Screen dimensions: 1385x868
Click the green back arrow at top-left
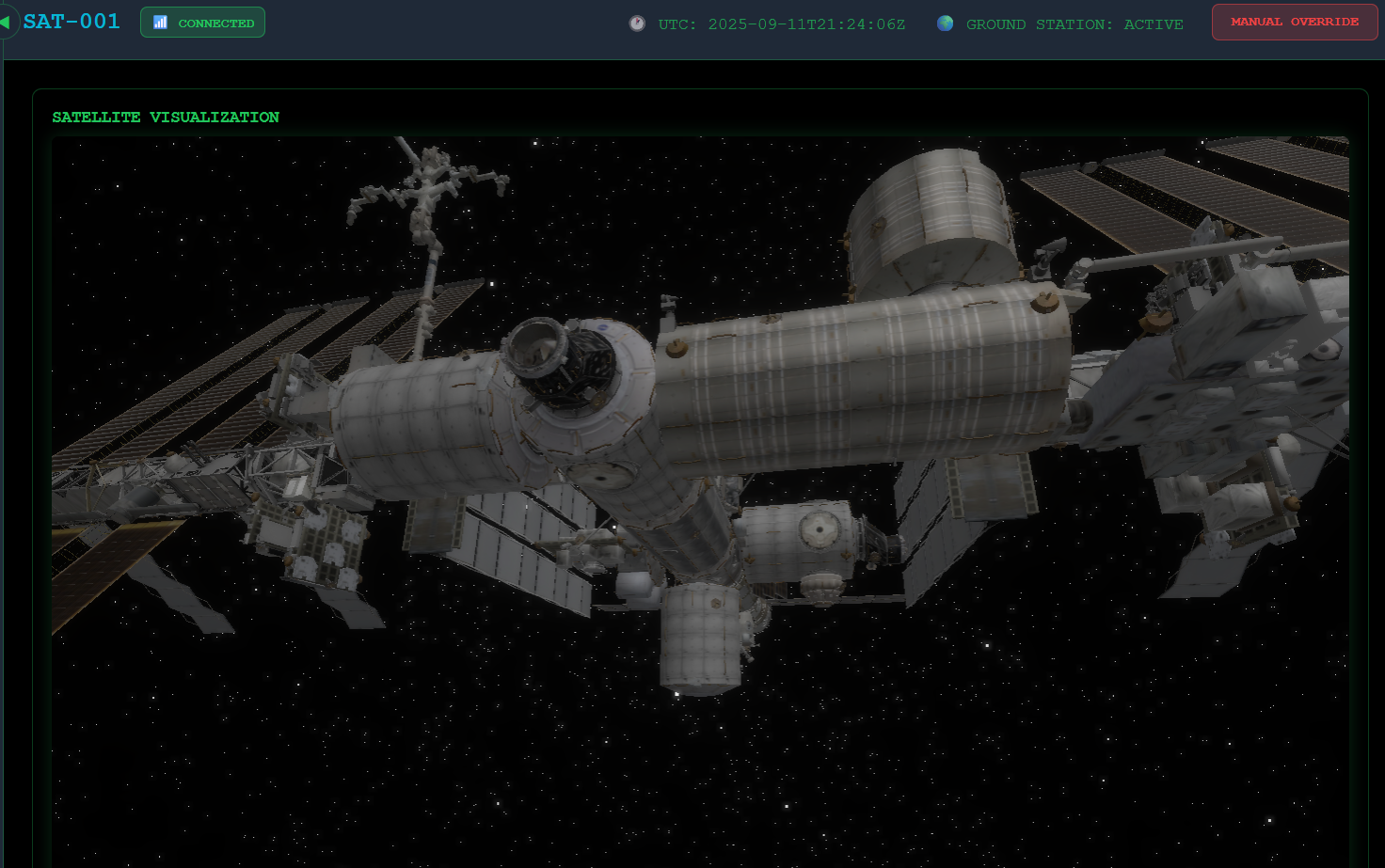coord(6,22)
